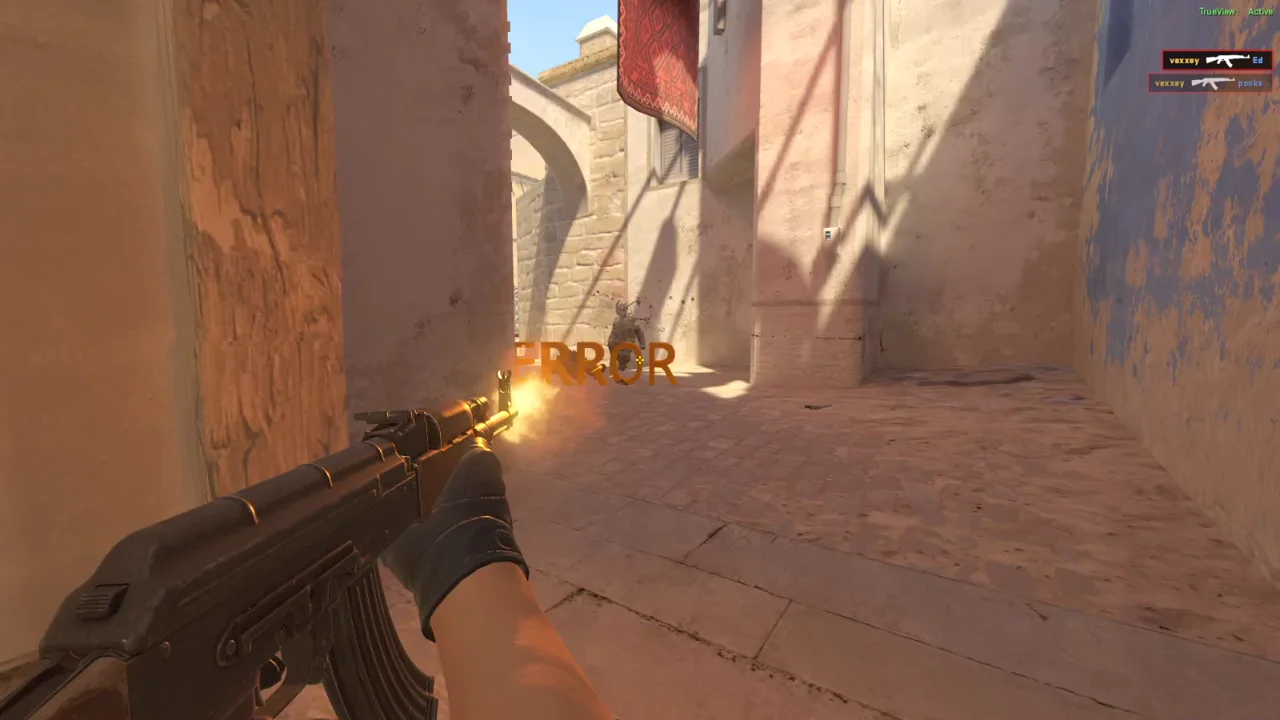Open the ERROR placeholder model text
This screenshot has width=1280, height=720.
click(594, 364)
